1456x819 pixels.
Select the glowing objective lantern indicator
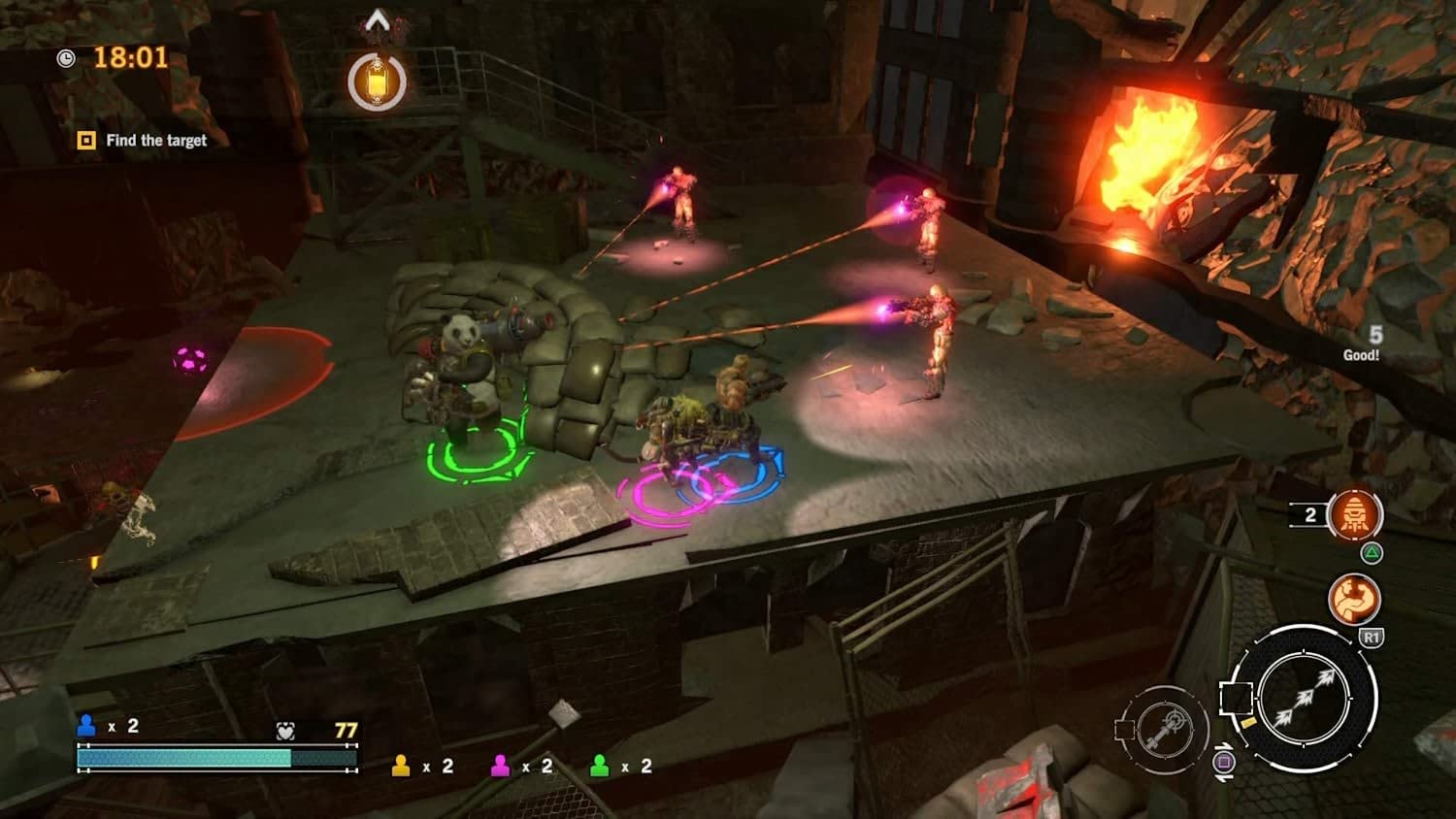click(377, 82)
